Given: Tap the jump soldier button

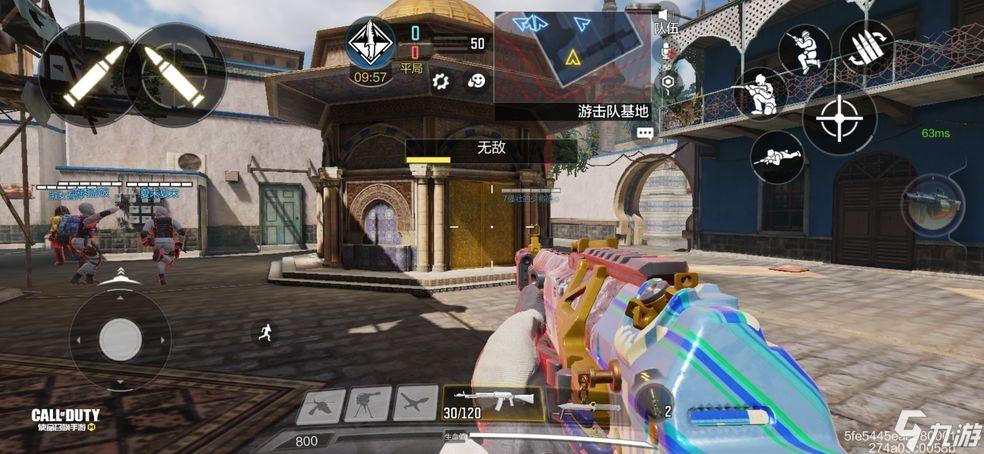Looking at the screenshot, I should tap(804, 49).
